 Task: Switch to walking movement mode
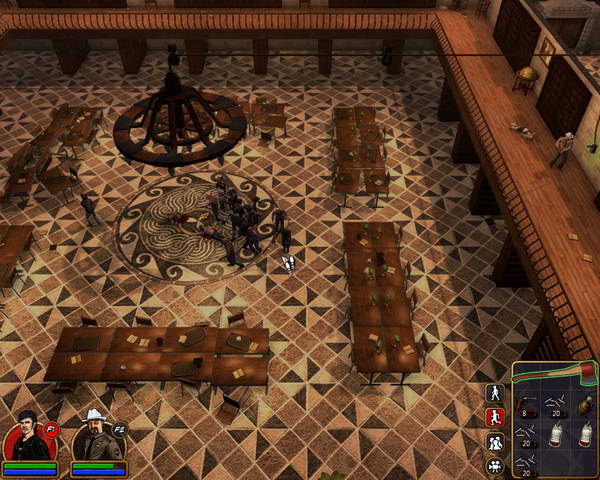pyautogui.click(x=494, y=392)
